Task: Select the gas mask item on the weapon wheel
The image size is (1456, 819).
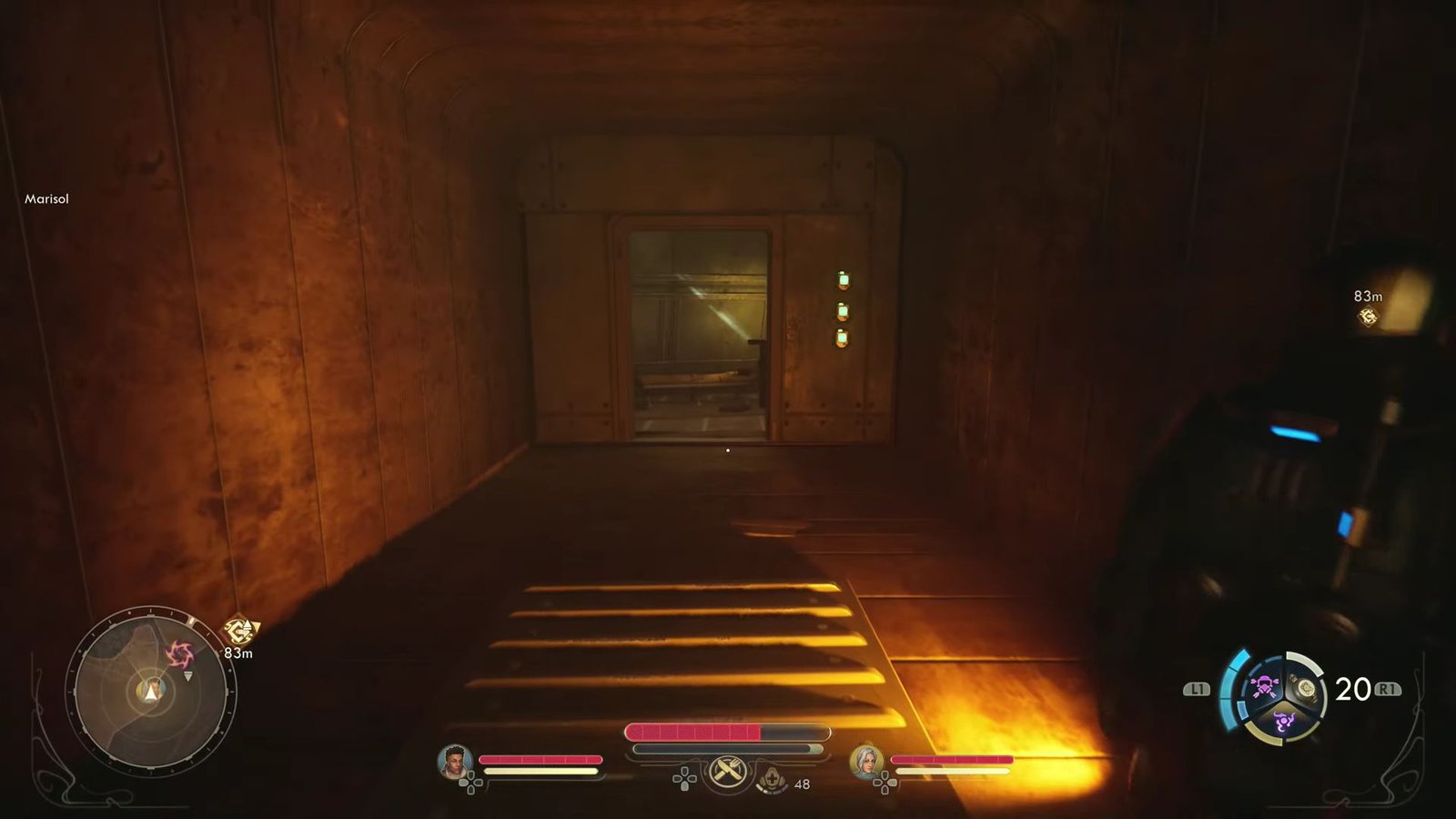Action: 1264,687
